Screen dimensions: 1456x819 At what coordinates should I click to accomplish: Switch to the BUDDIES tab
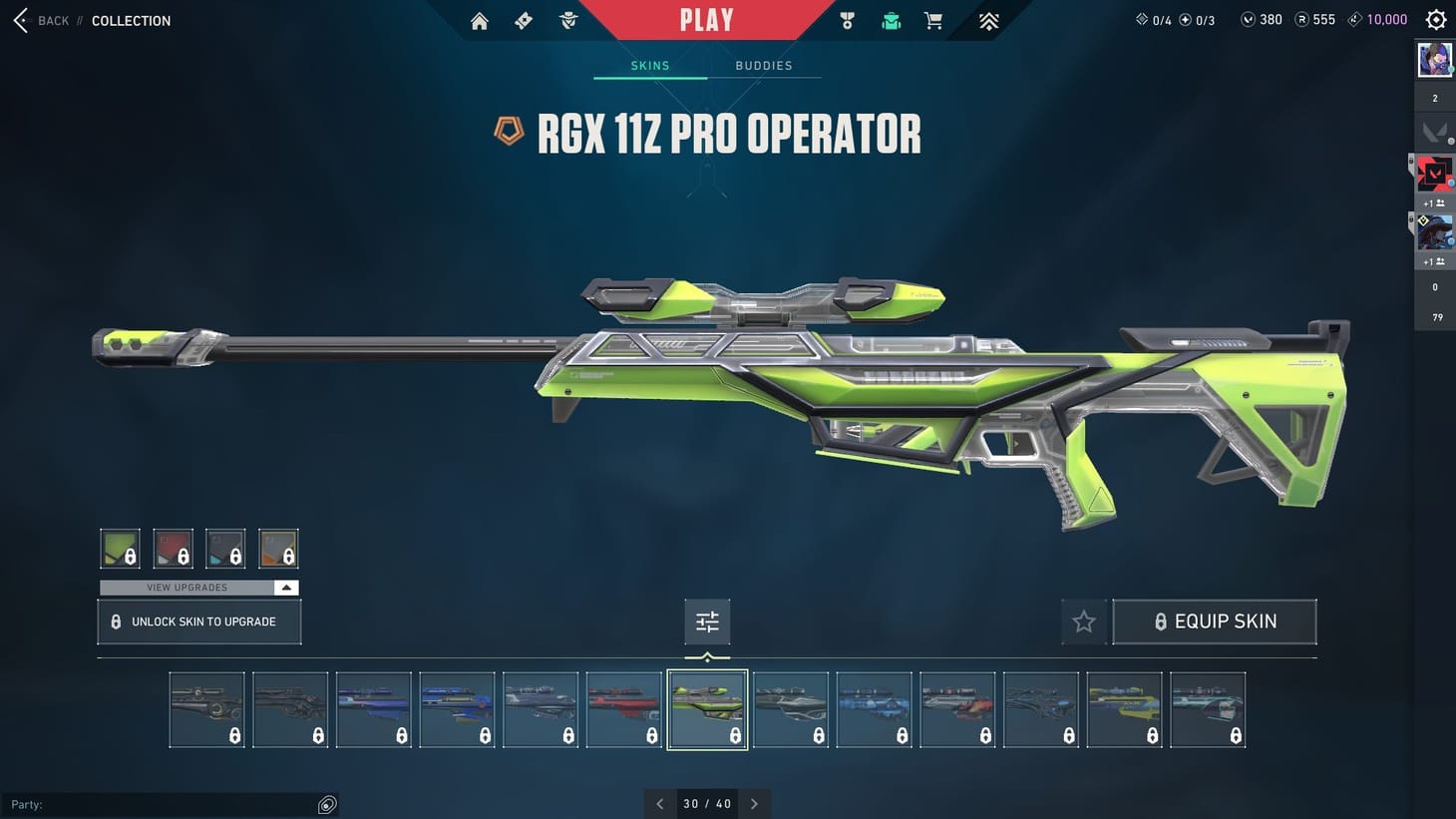pyautogui.click(x=764, y=65)
